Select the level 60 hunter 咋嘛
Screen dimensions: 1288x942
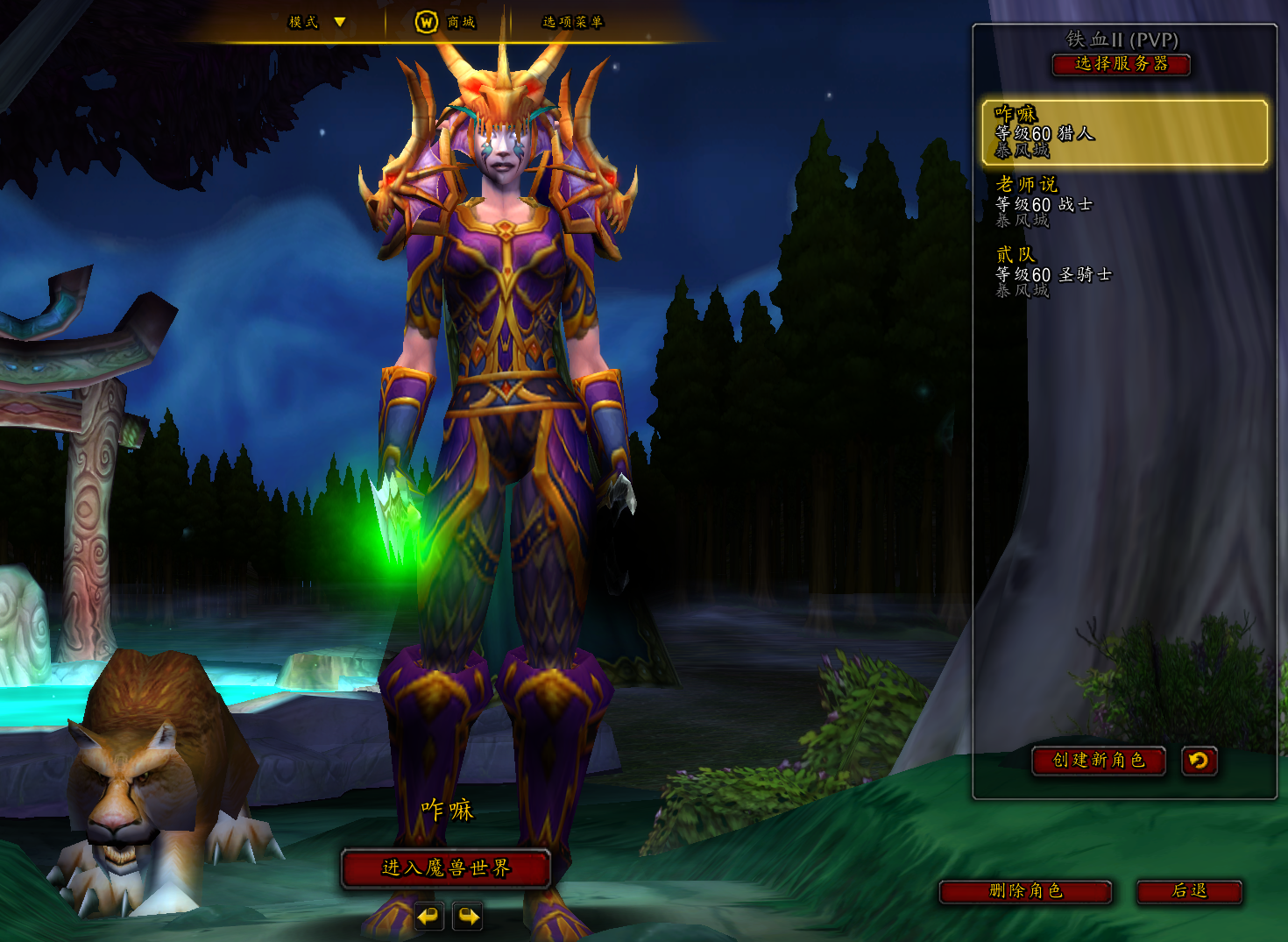coord(1124,132)
